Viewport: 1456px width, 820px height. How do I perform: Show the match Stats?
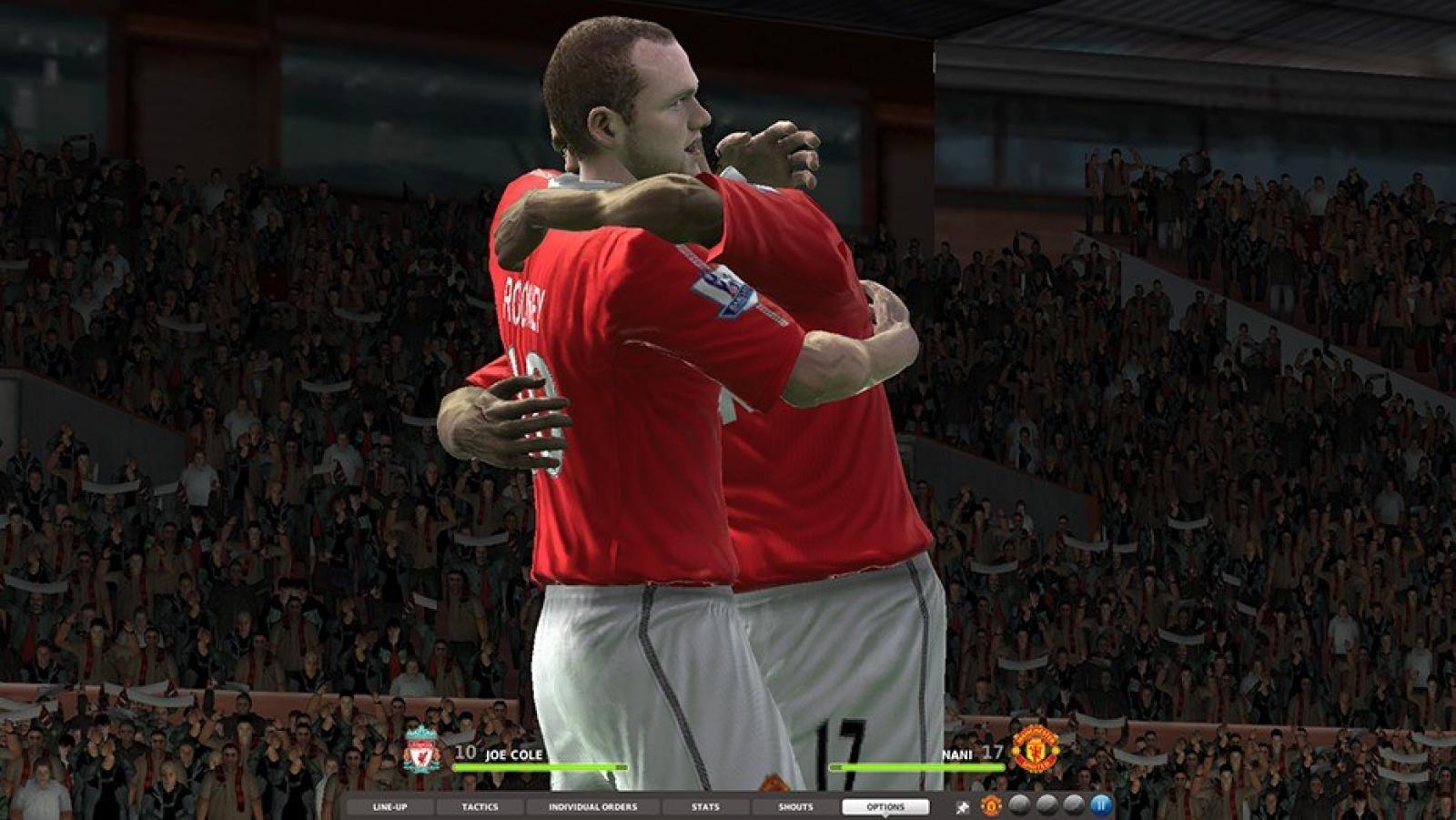pos(705,806)
